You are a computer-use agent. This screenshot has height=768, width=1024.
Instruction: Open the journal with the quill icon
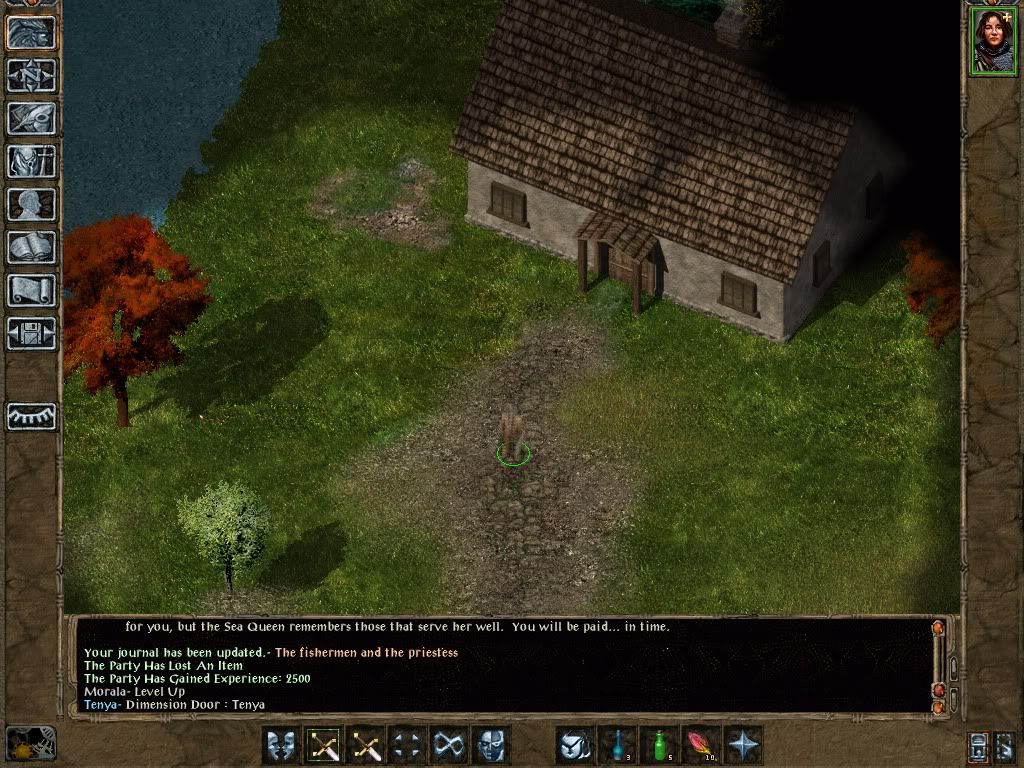31,118
